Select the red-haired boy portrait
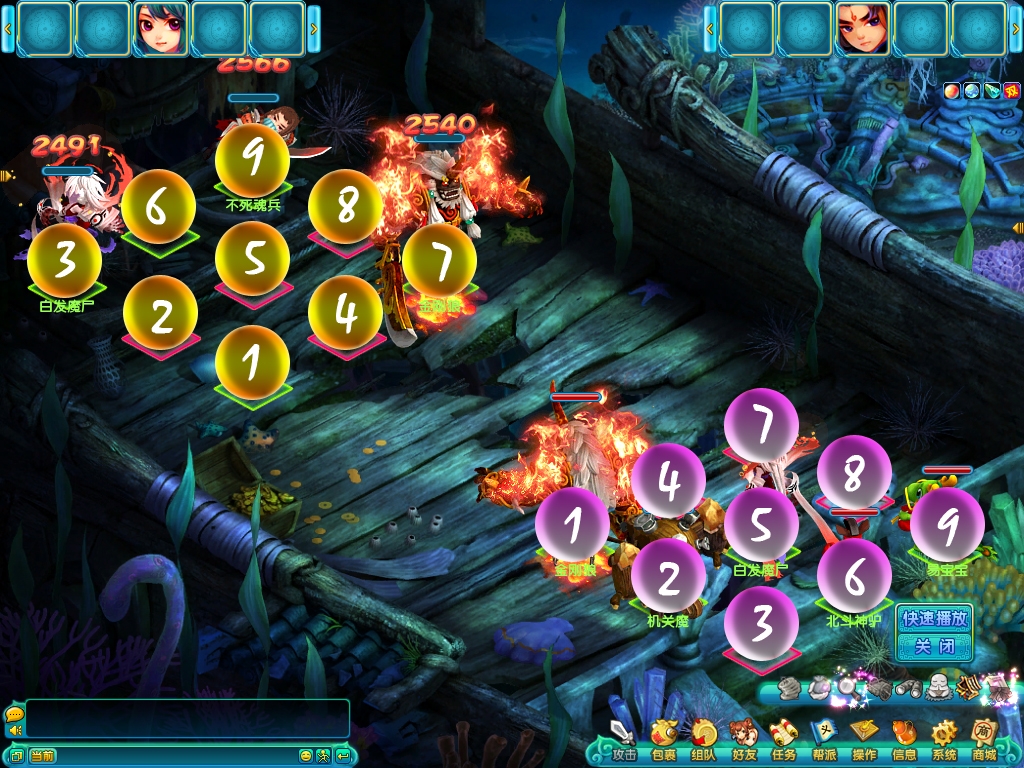 [x=863, y=28]
